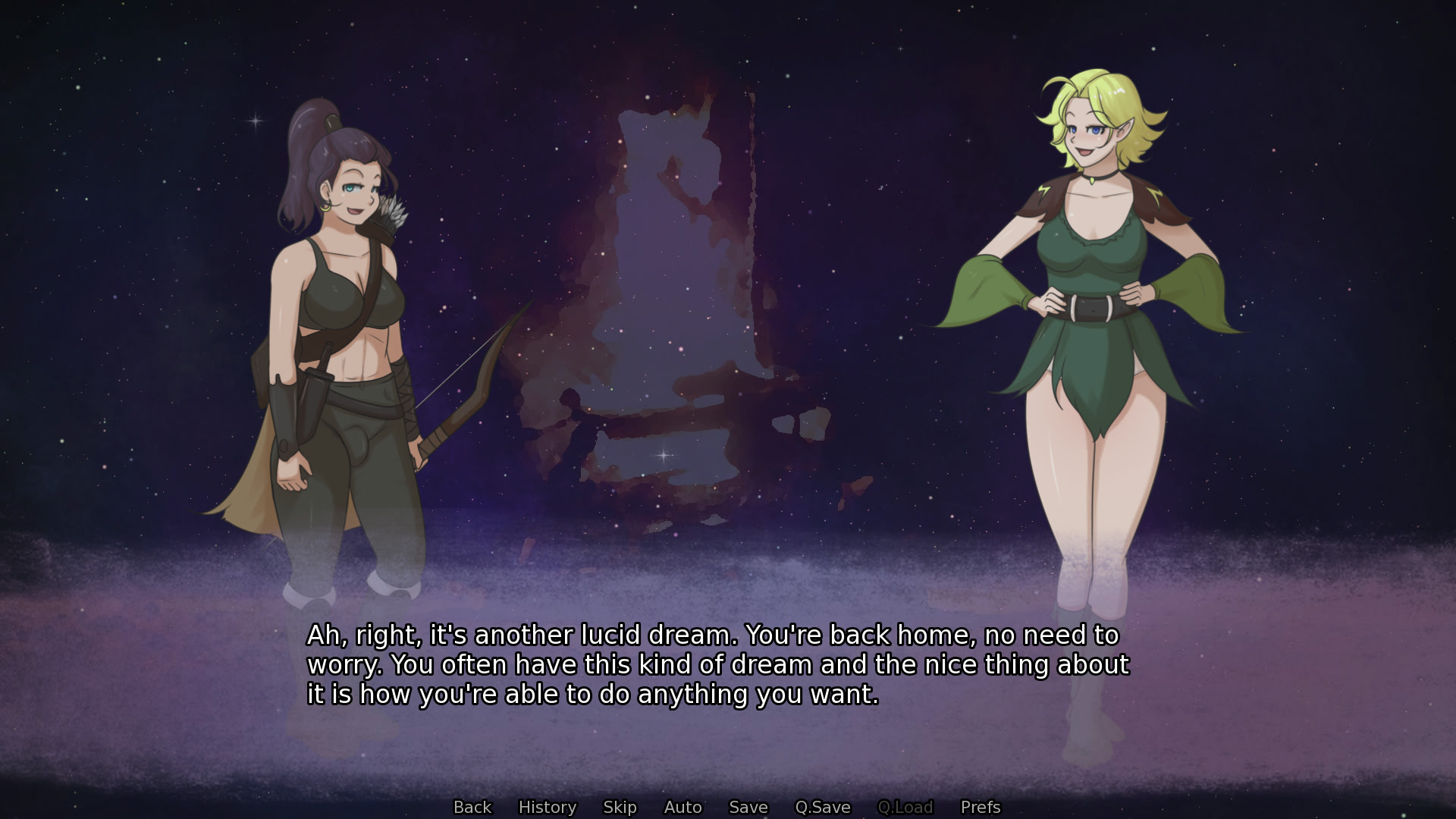The height and width of the screenshot is (819, 1456).
Task: Turn on Auto advance
Action: point(682,807)
